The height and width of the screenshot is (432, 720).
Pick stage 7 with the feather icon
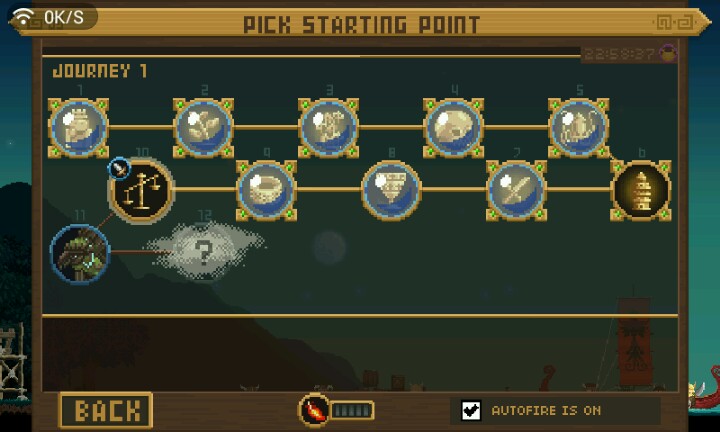[x=516, y=189]
